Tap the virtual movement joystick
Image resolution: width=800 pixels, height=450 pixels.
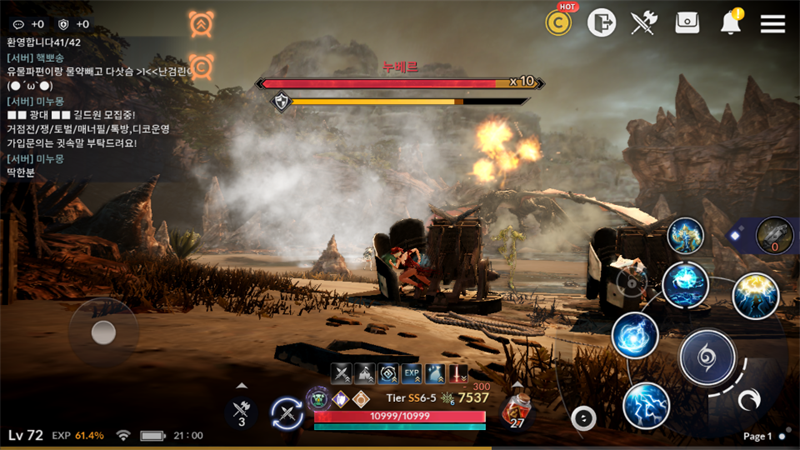[103, 333]
